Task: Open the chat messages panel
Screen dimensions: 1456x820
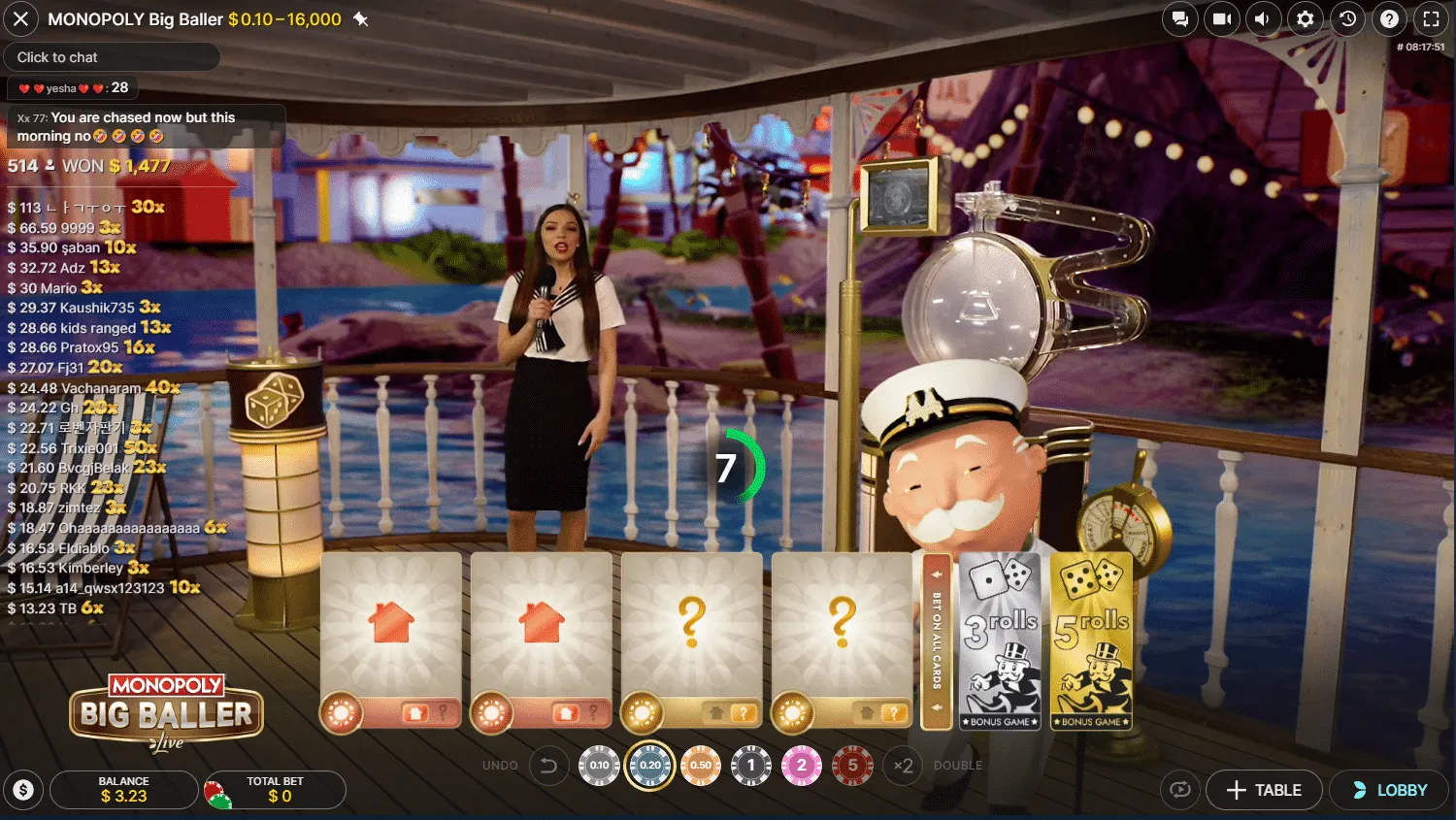Action: pos(1180,18)
